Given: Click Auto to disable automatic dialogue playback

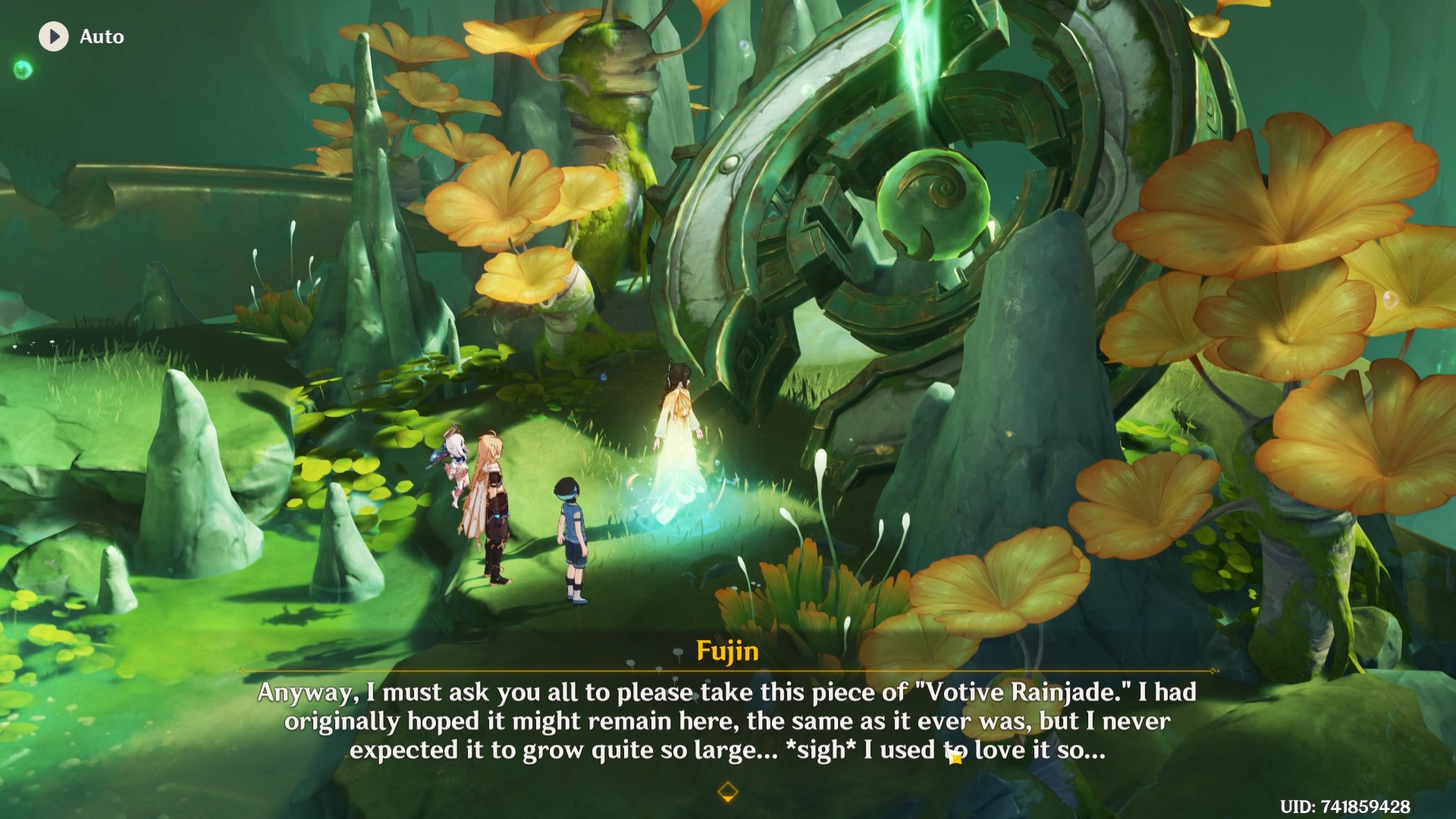Looking at the screenshot, I should point(100,36).
